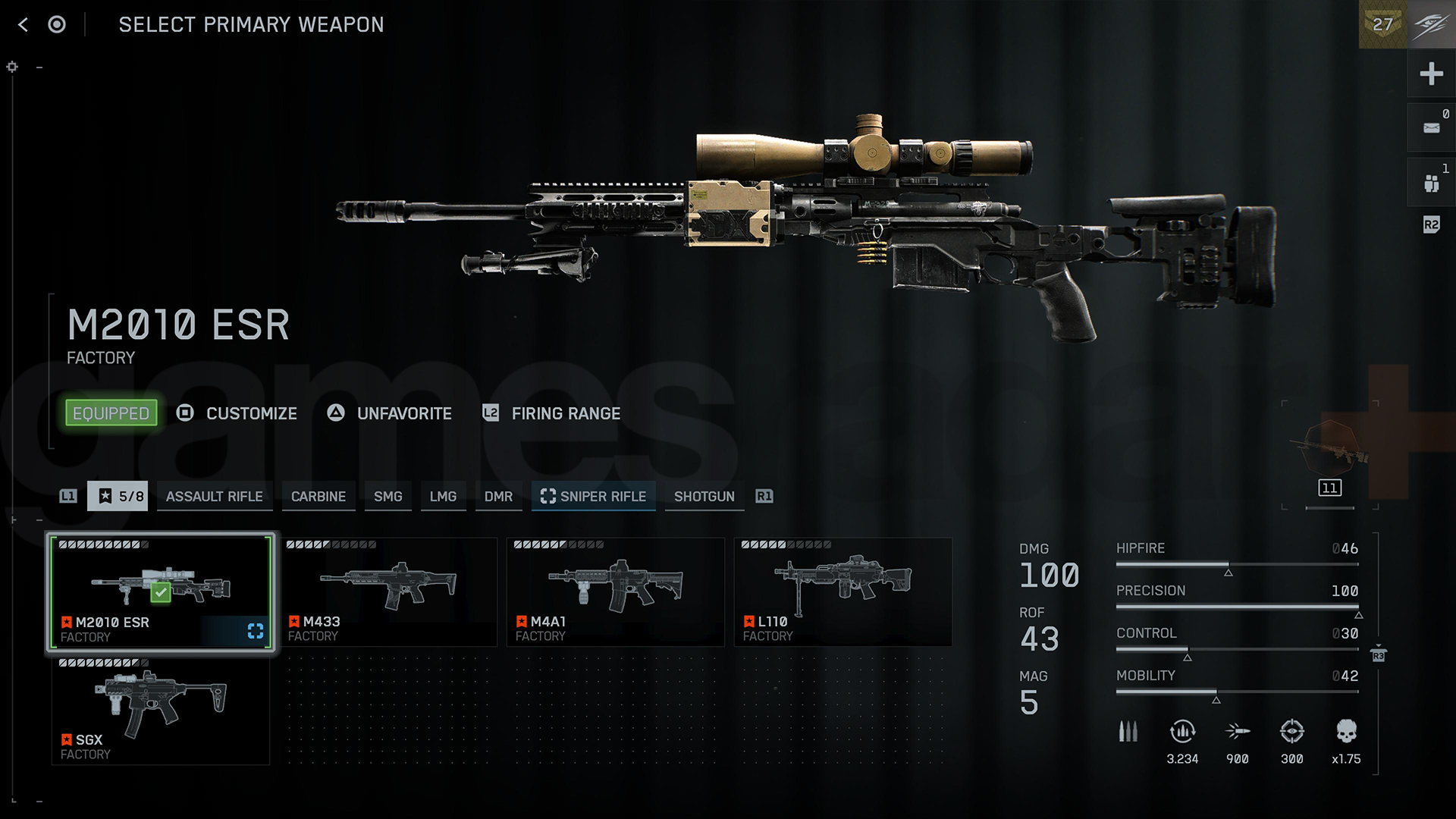Click the ammo caliber bullets icon
Viewport: 1456px width, 819px height.
(x=1128, y=732)
